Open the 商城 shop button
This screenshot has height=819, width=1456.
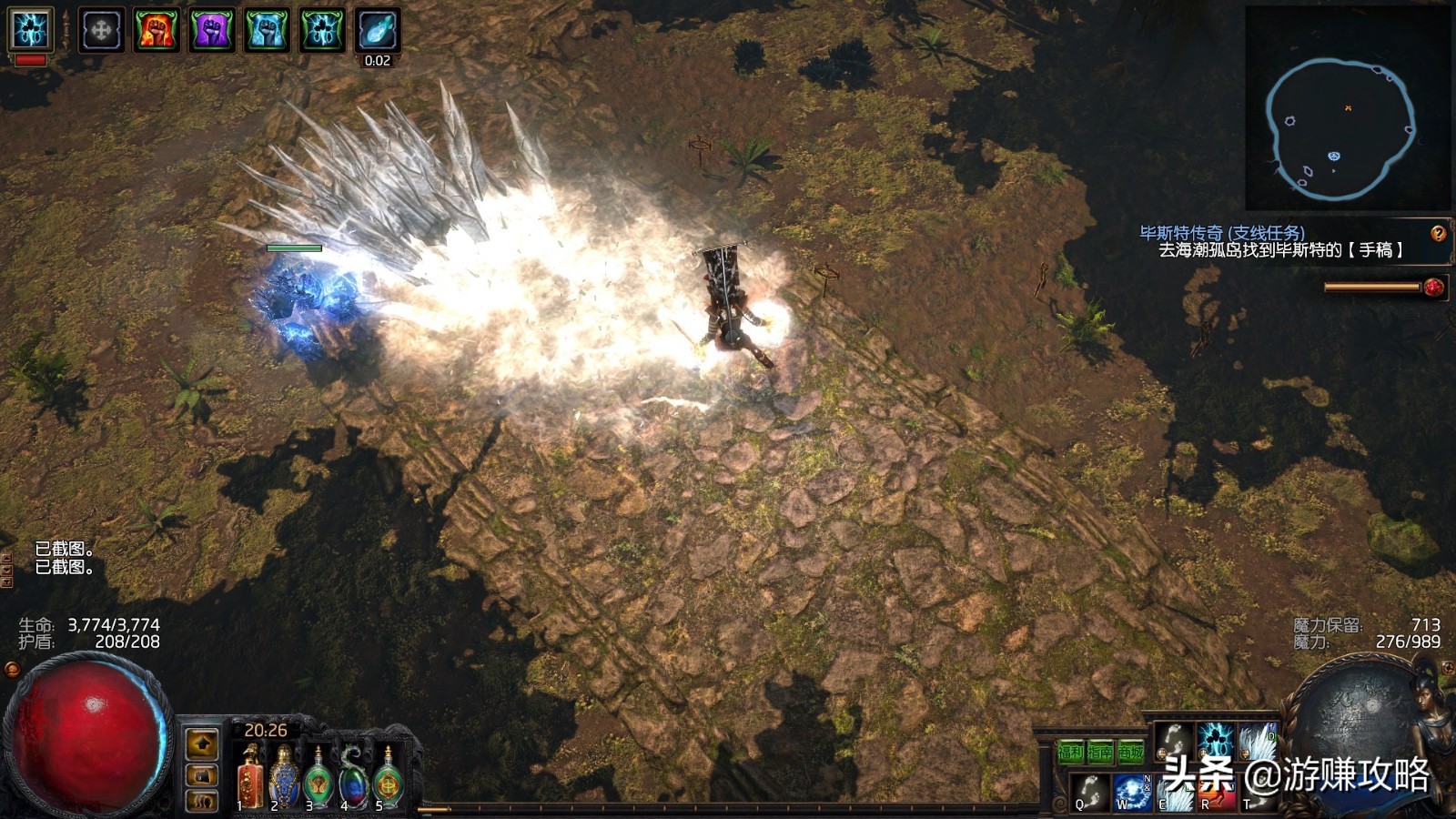click(x=1130, y=752)
